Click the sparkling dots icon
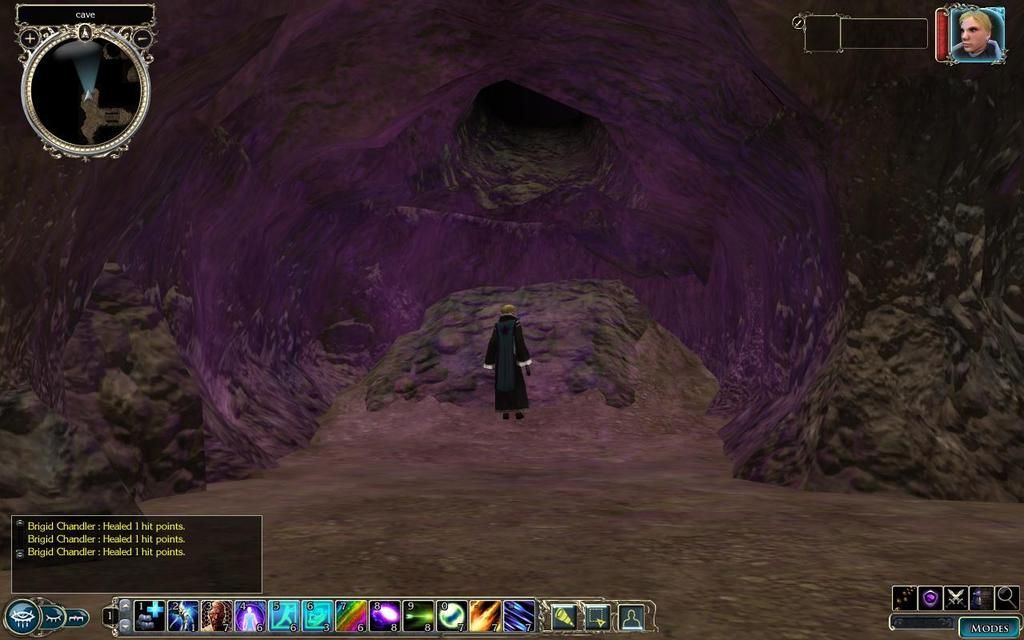 (905, 598)
